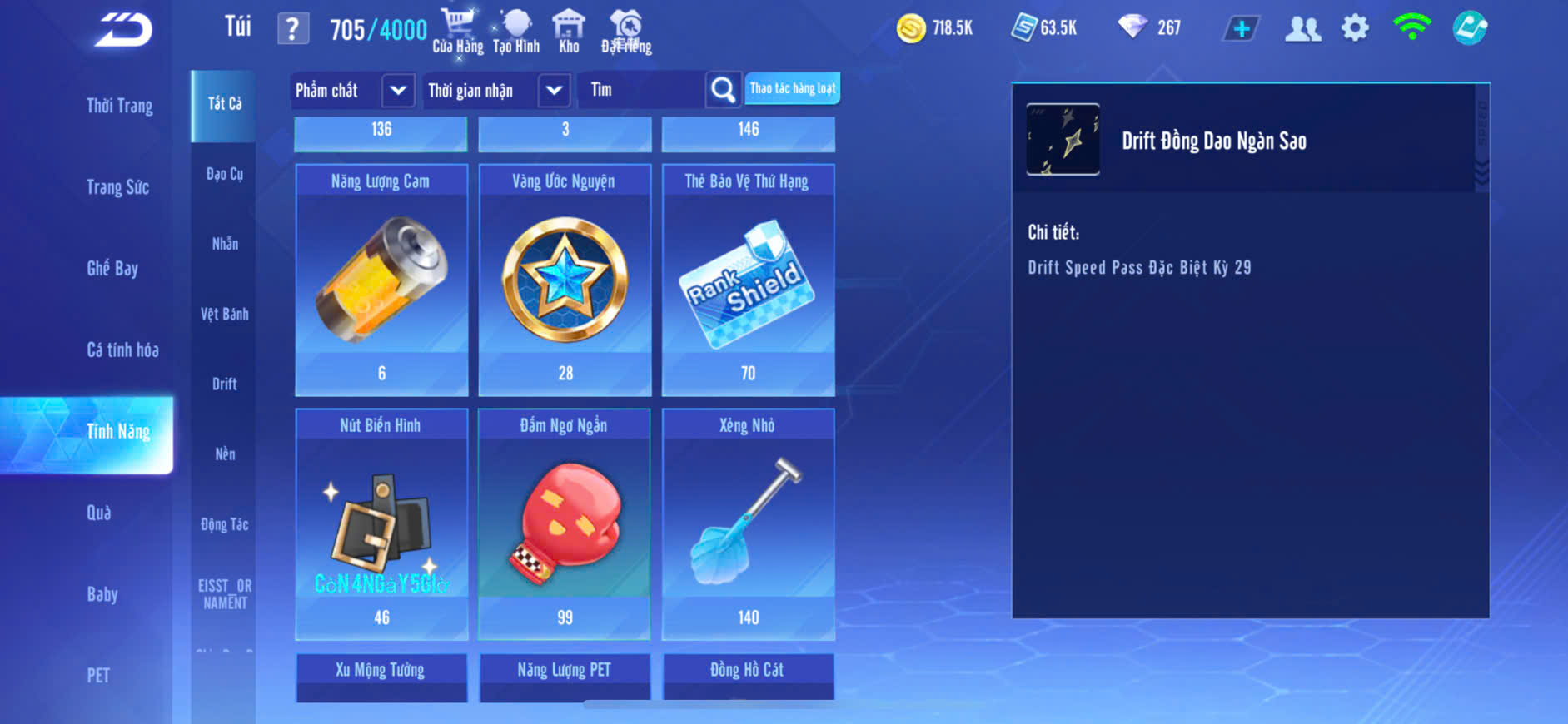This screenshot has height=724, width=1568.
Task: Open the Ghế Bay category
Action: 112,269
